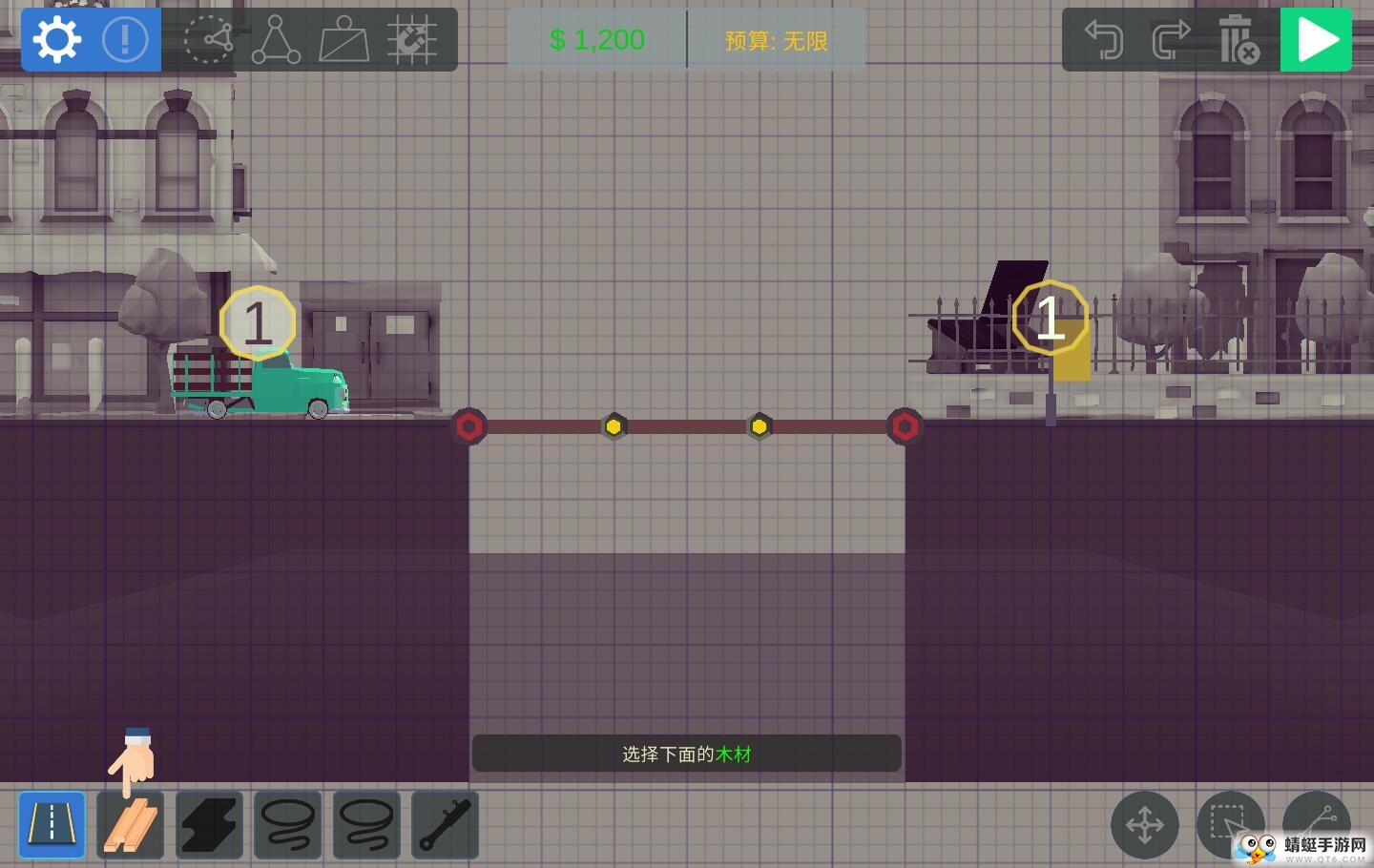The width and height of the screenshot is (1374, 868).
Task: Delete the entire bridge with trash icon
Action: (1238, 40)
